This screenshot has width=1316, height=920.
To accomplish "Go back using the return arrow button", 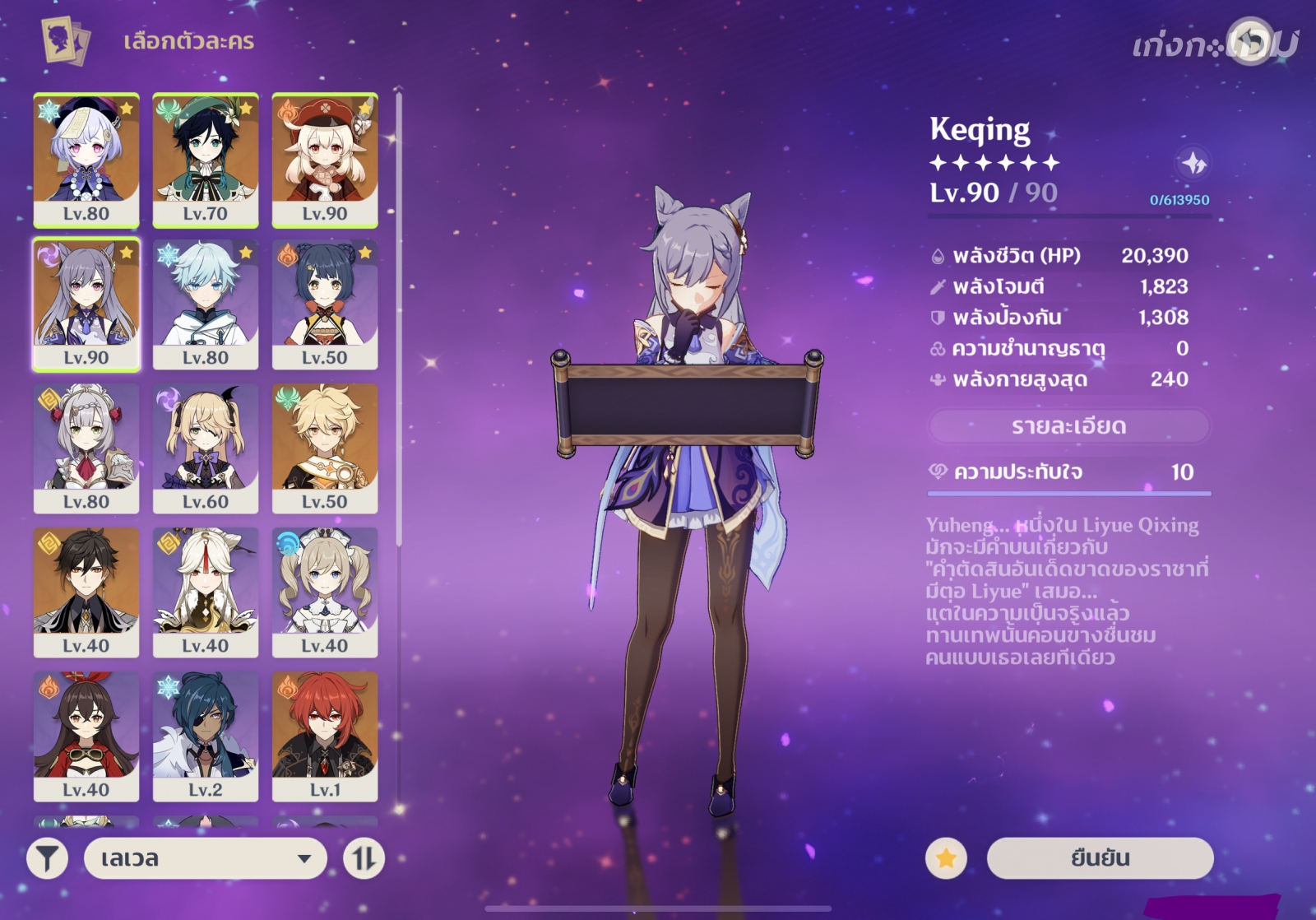I will coord(1249,41).
